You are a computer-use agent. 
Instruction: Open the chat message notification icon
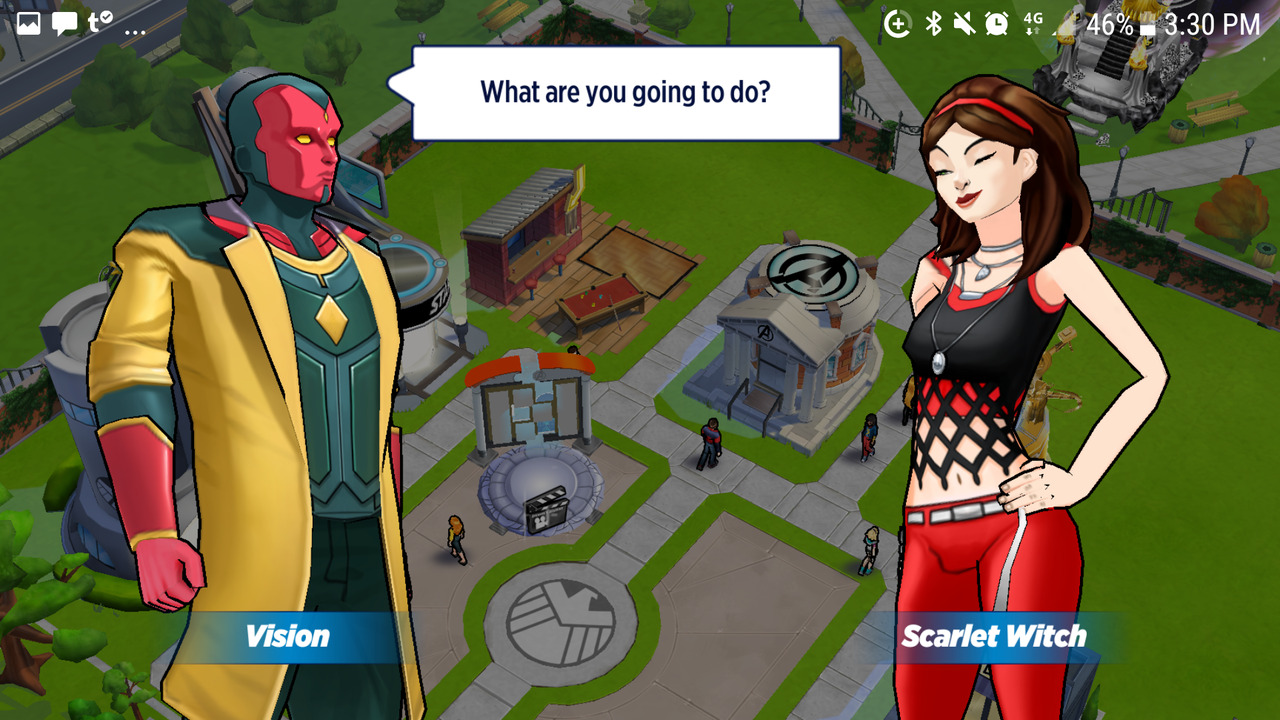point(64,24)
